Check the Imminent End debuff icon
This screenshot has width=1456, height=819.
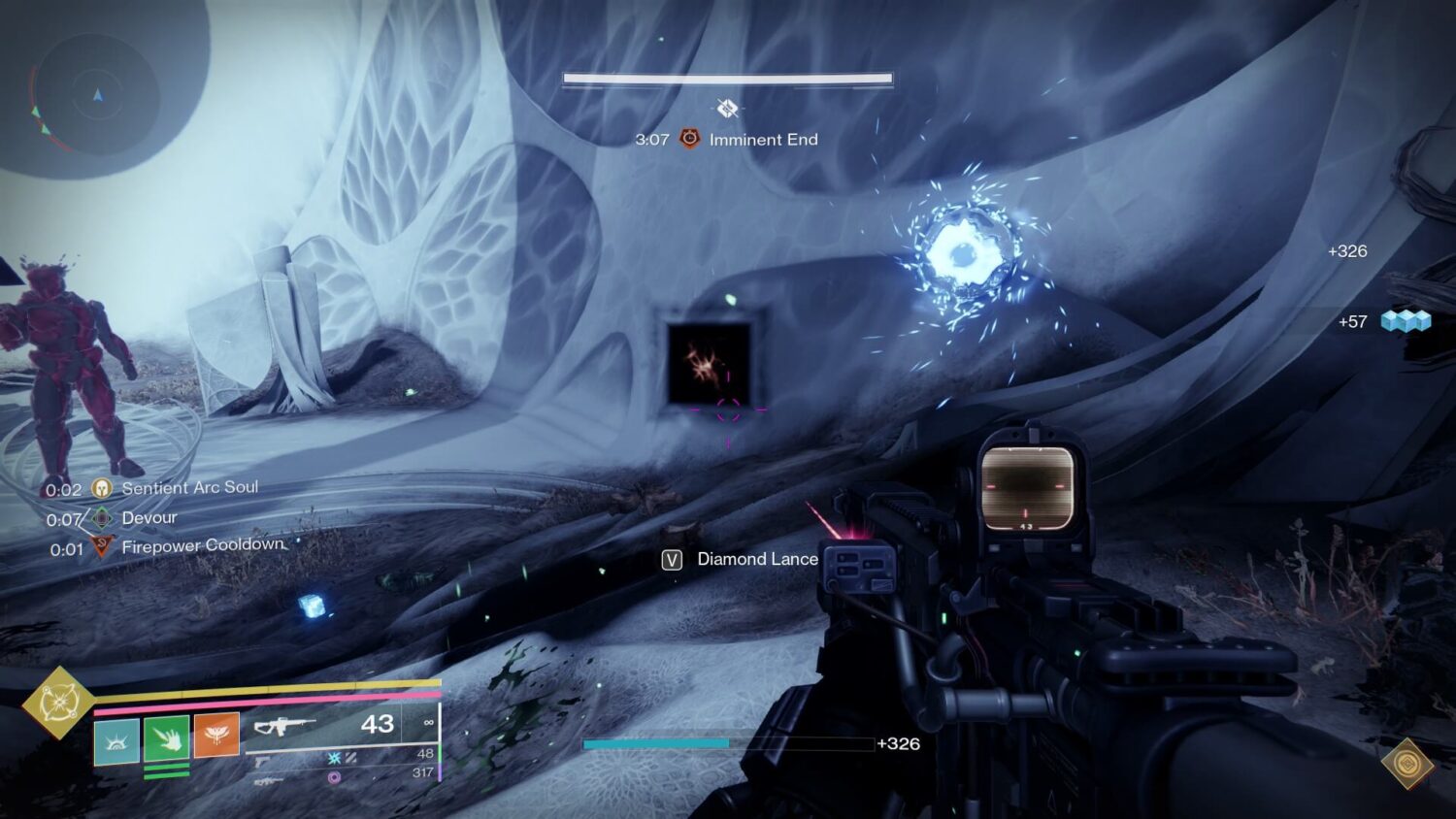point(689,140)
